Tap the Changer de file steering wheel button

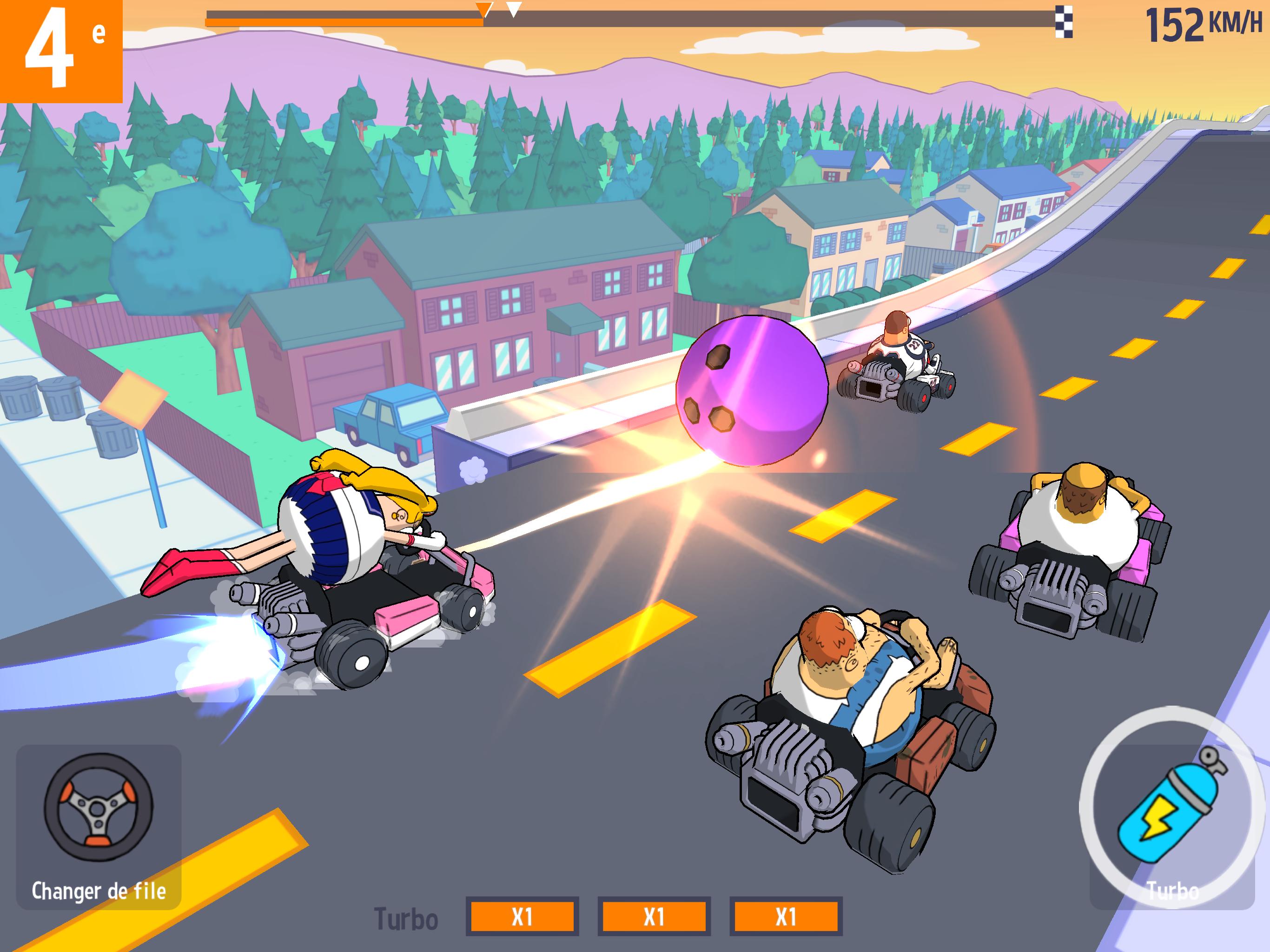tap(99, 826)
